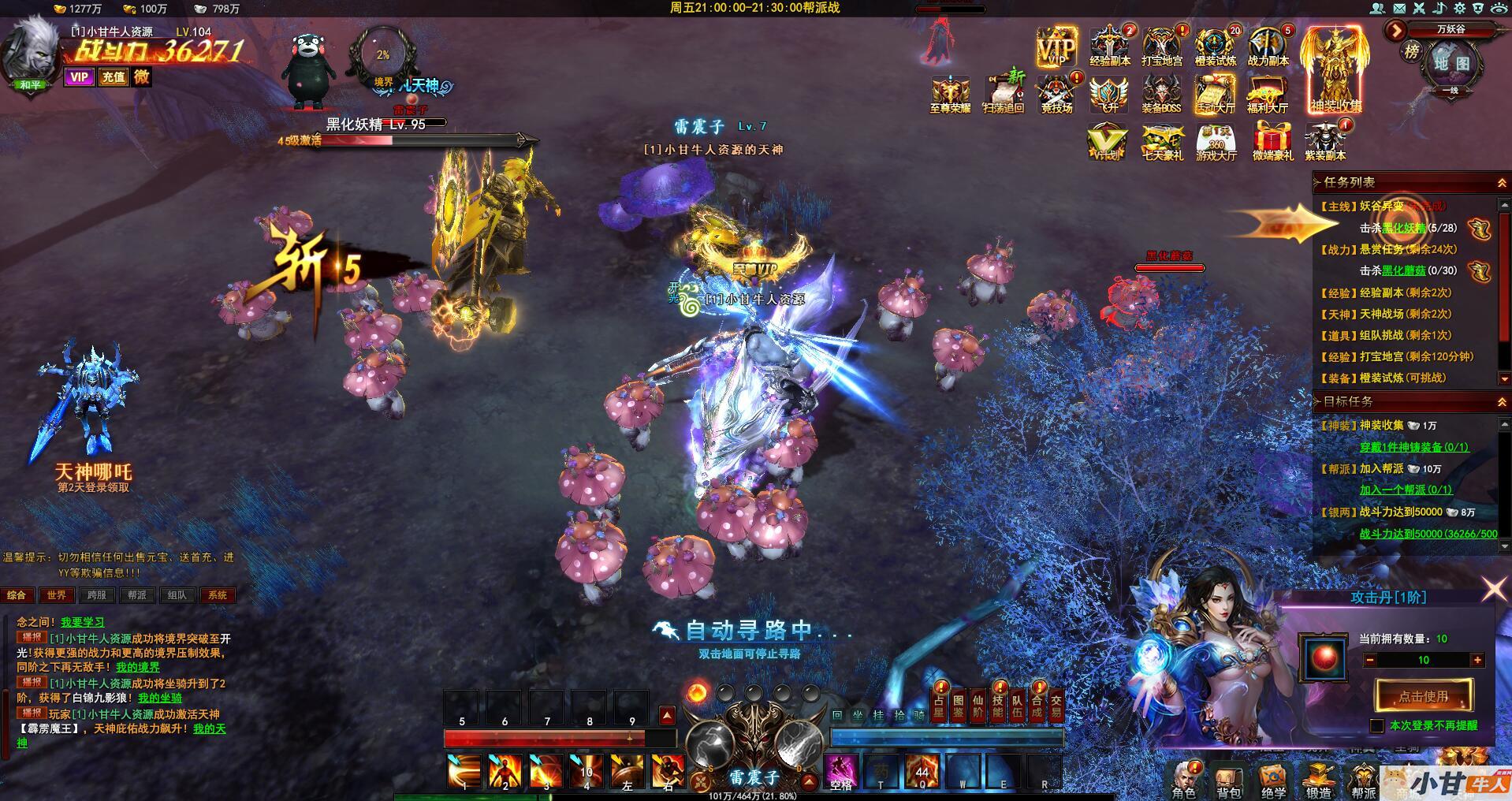Screen dimensions: 1512x801
Task: Open the 神装收集 golden armor panel
Action: point(1336,69)
